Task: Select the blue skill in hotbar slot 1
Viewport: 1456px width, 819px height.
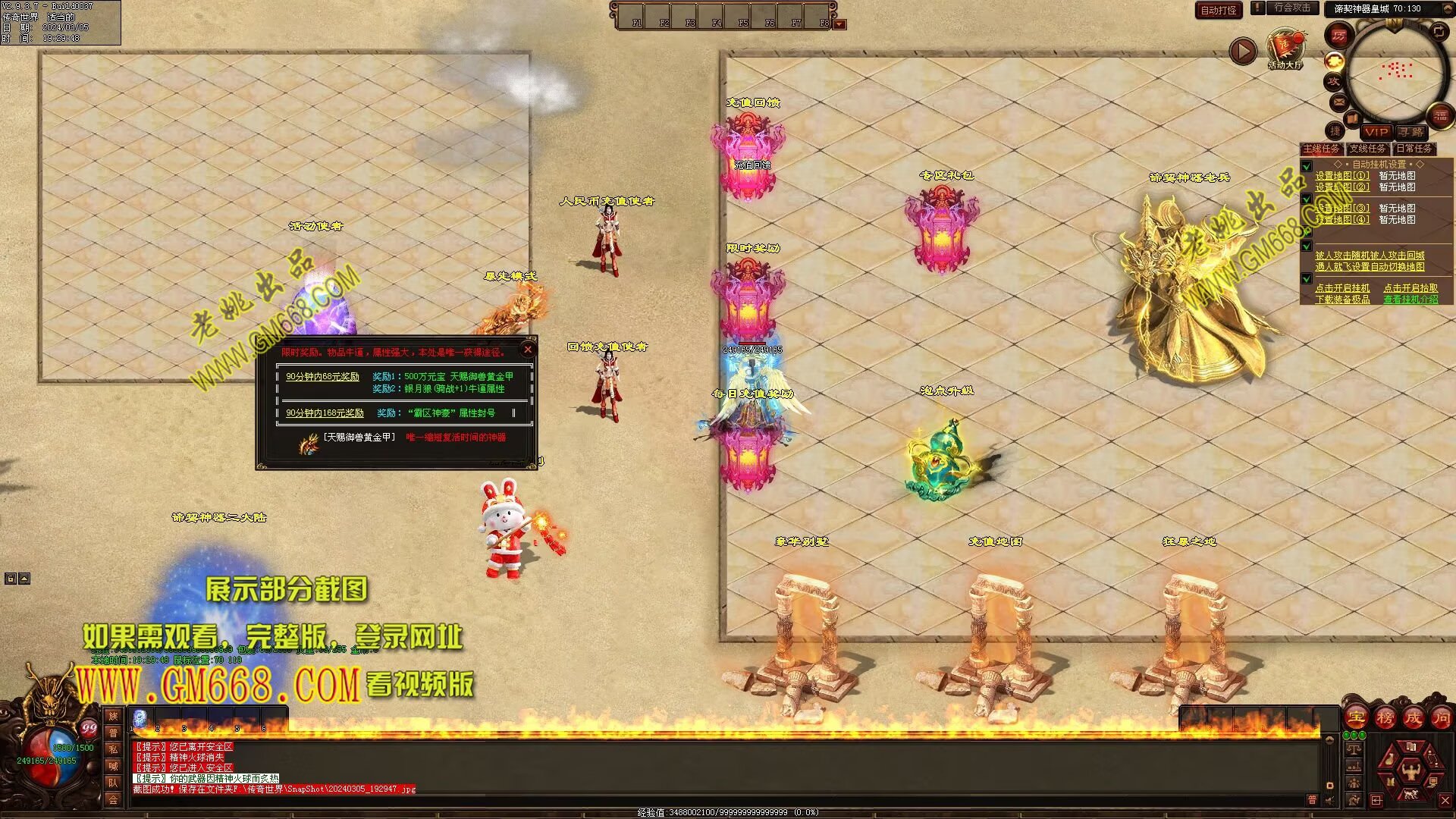Action: click(140, 718)
